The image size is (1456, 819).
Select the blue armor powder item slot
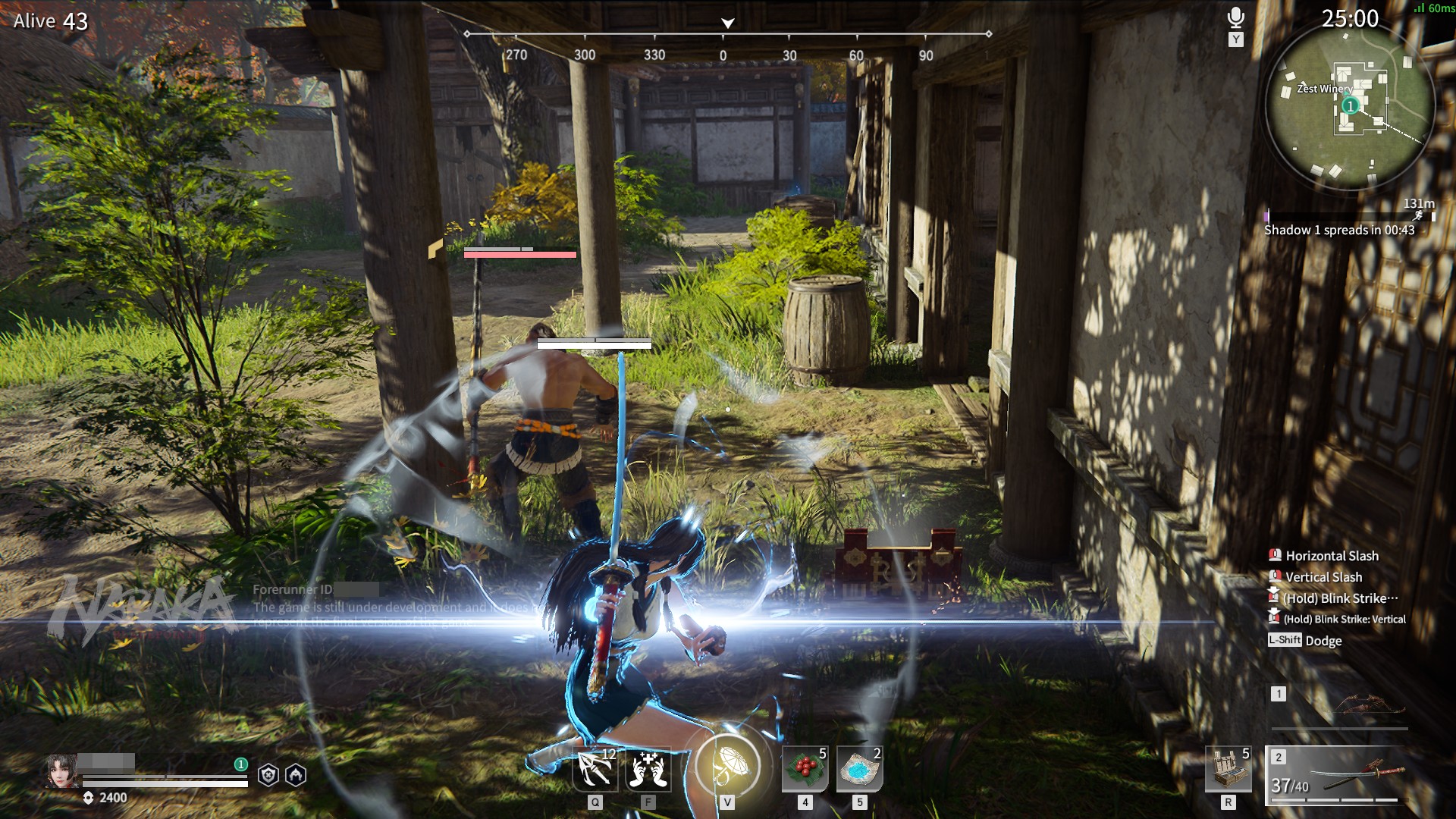pyautogui.click(x=860, y=769)
